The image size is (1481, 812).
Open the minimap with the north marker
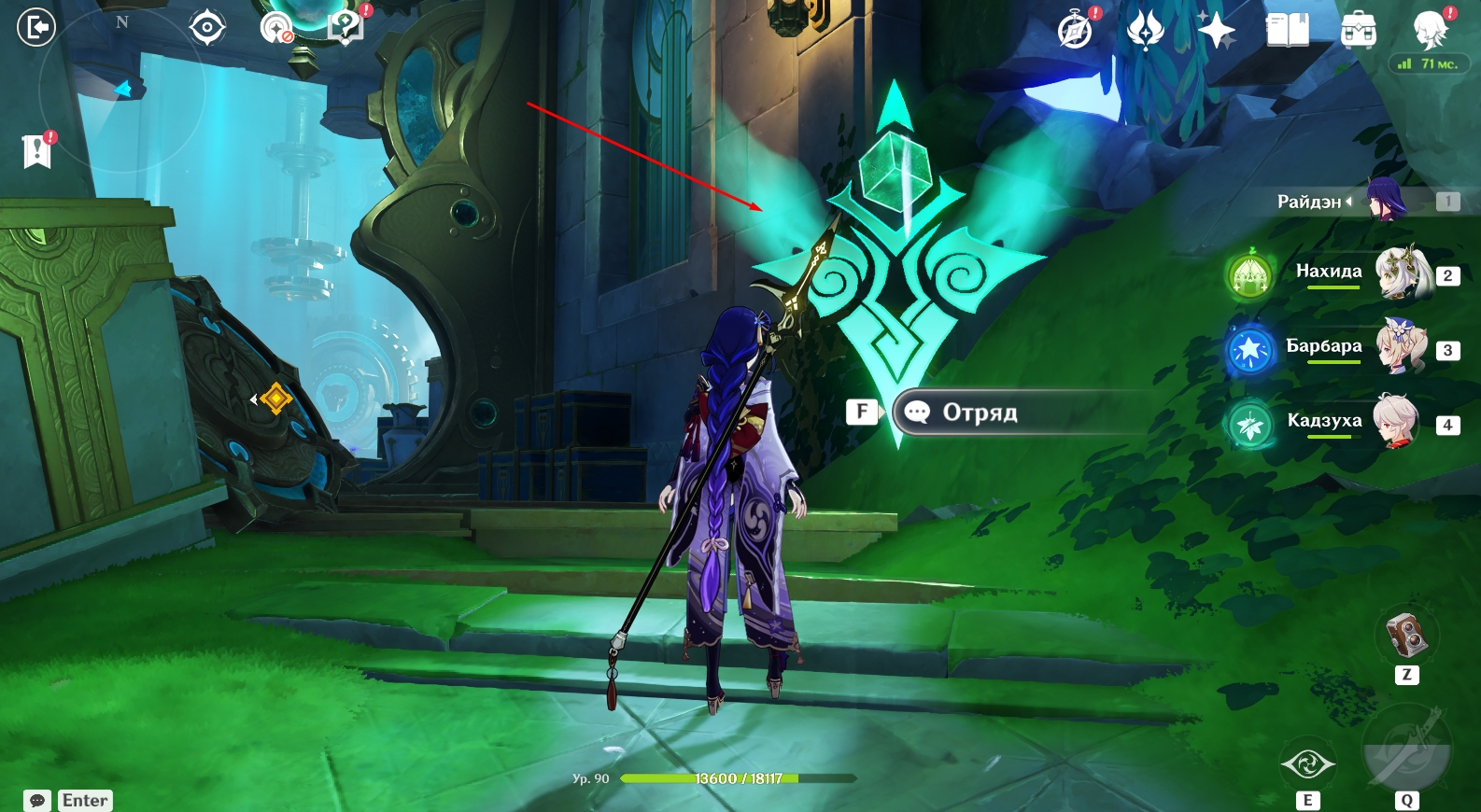[121, 90]
